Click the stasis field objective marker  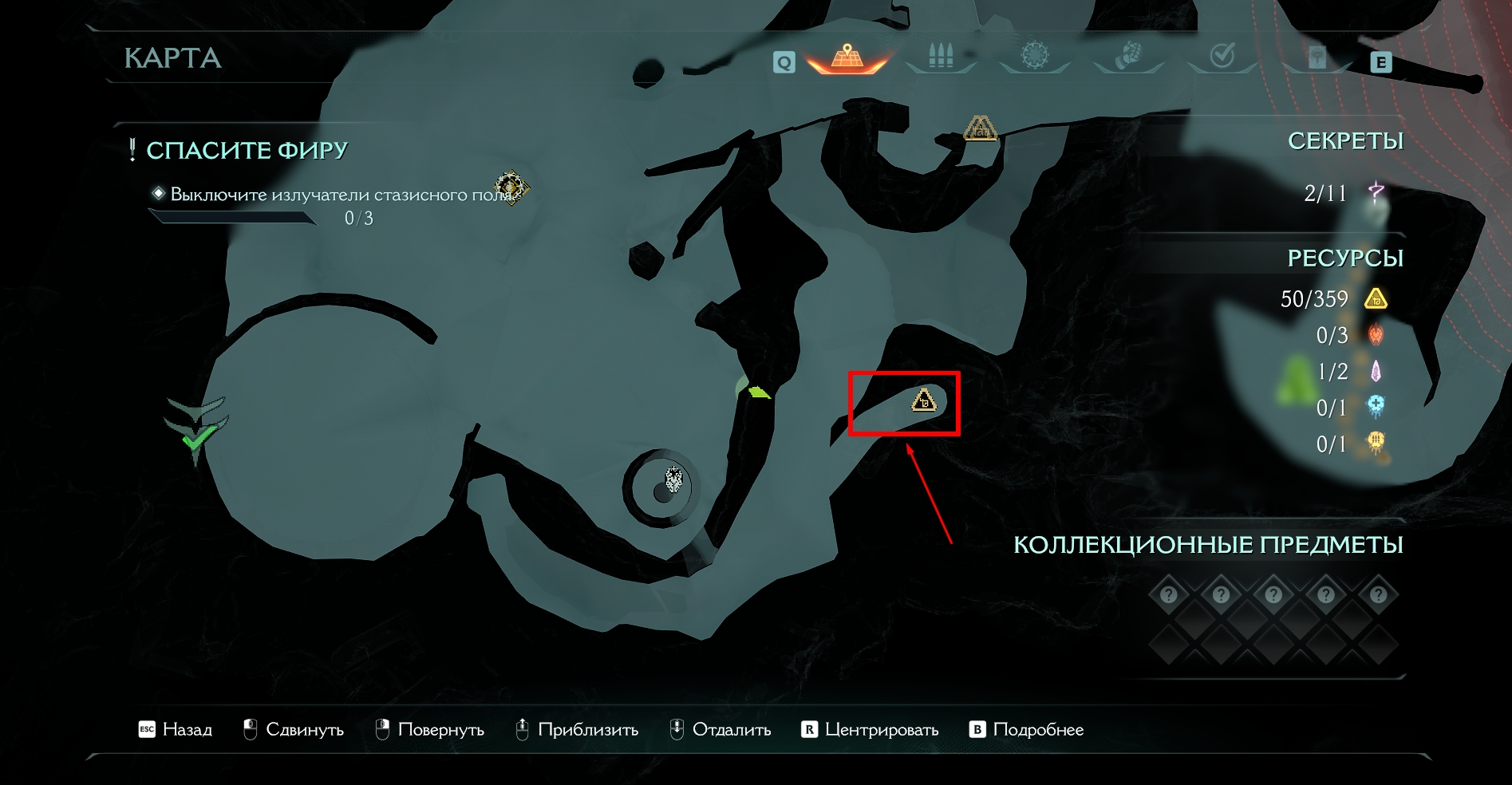click(511, 187)
